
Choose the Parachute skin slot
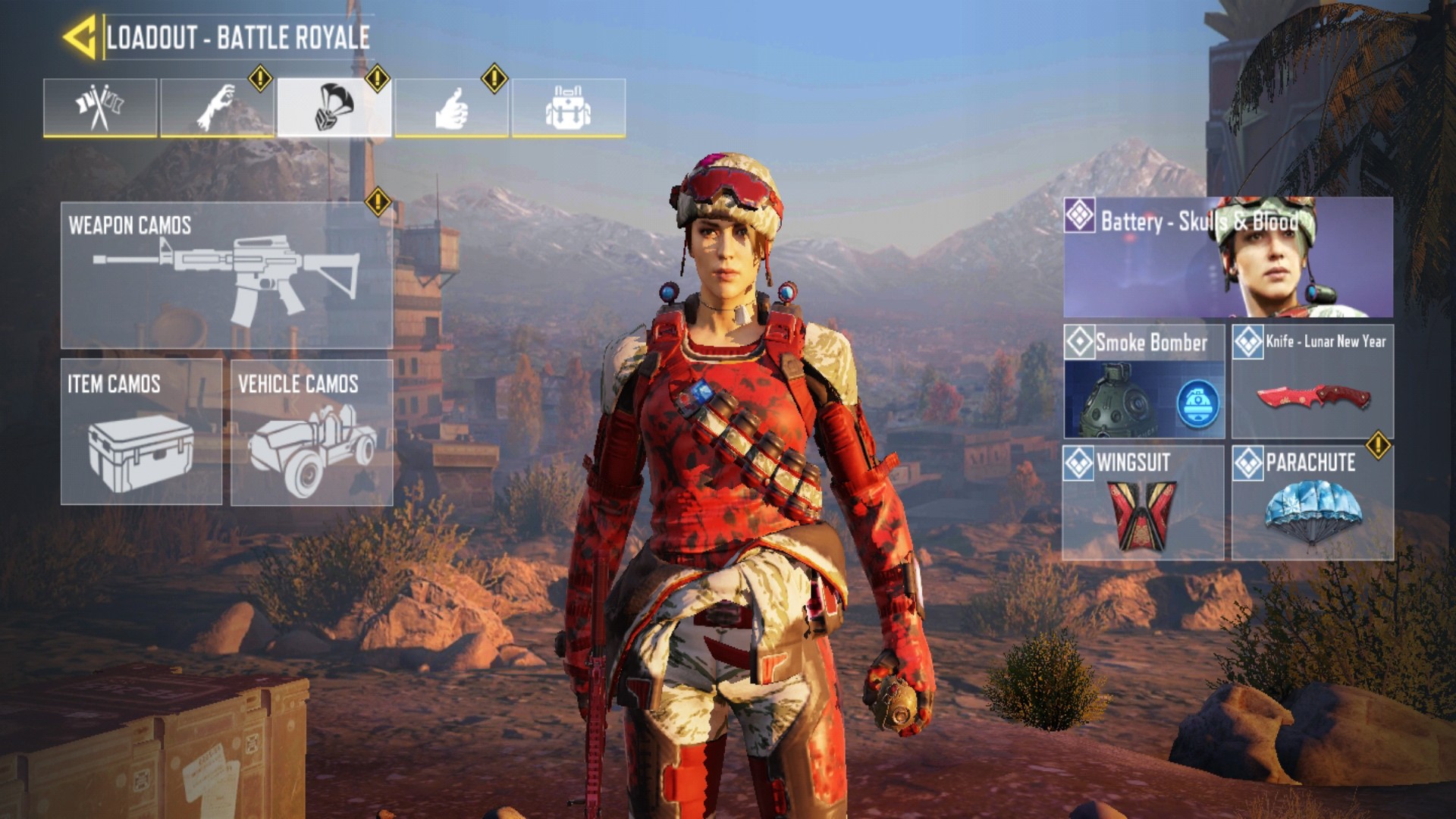pyautogui.click(x=1313, y=503)
